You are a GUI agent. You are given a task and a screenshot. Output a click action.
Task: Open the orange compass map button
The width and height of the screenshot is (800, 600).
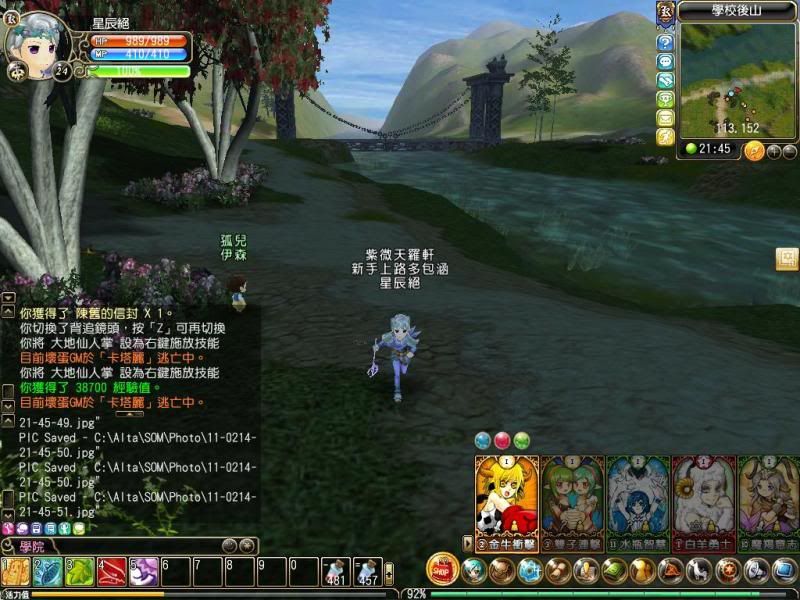point(754,151)
